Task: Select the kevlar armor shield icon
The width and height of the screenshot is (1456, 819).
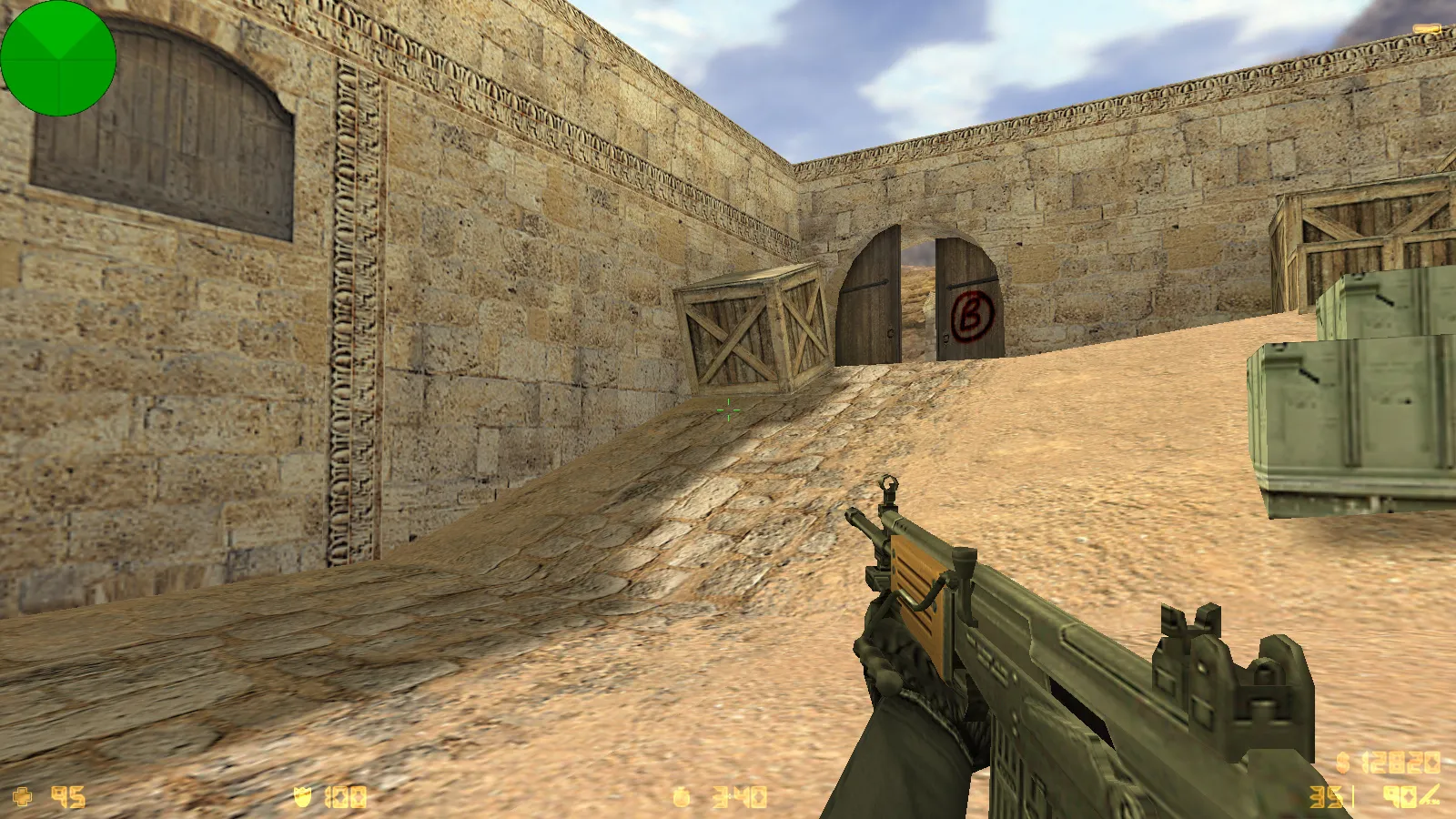Action: click(x=303, y=797)
